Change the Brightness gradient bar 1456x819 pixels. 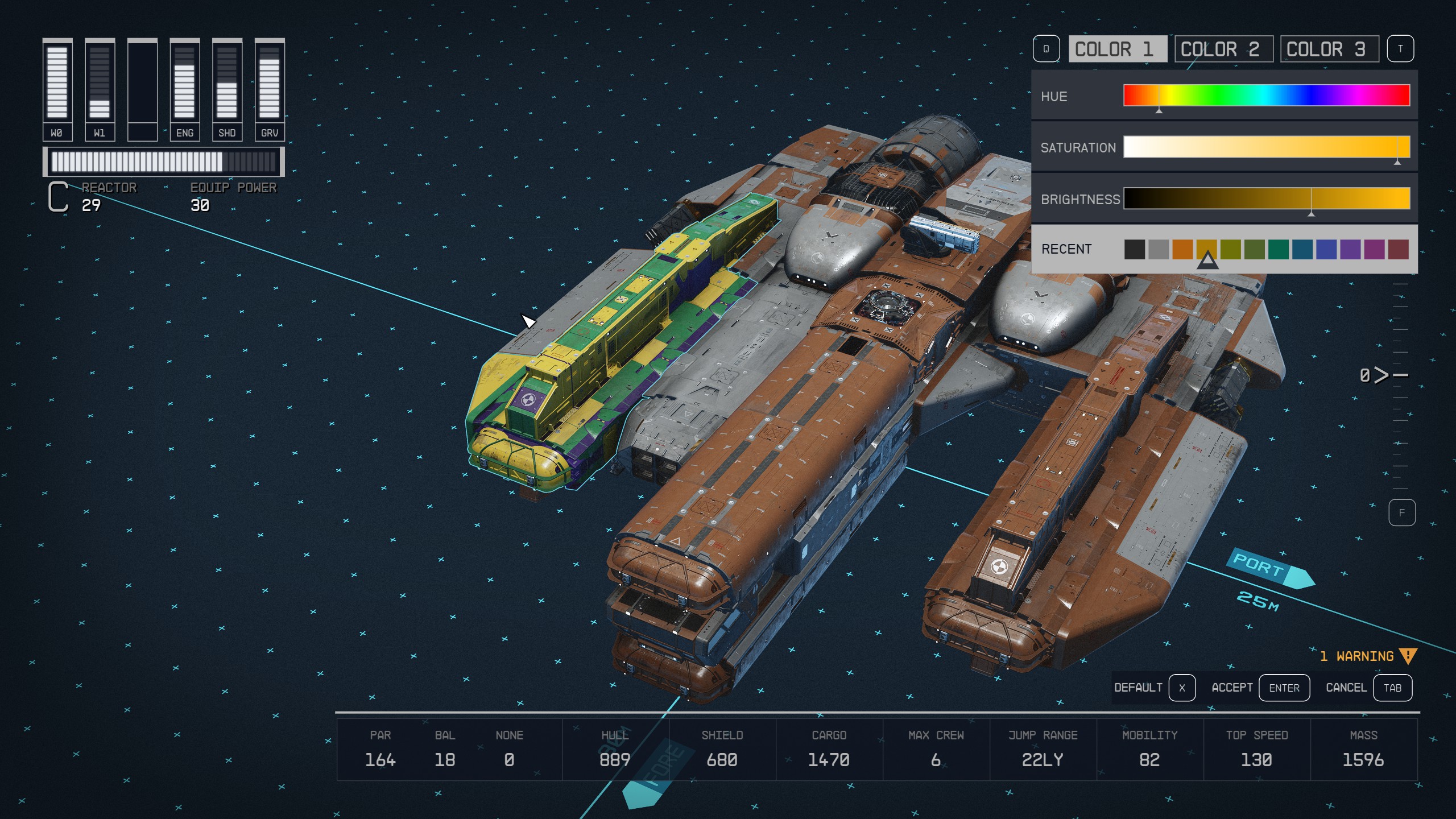[x=1266, y=198]
